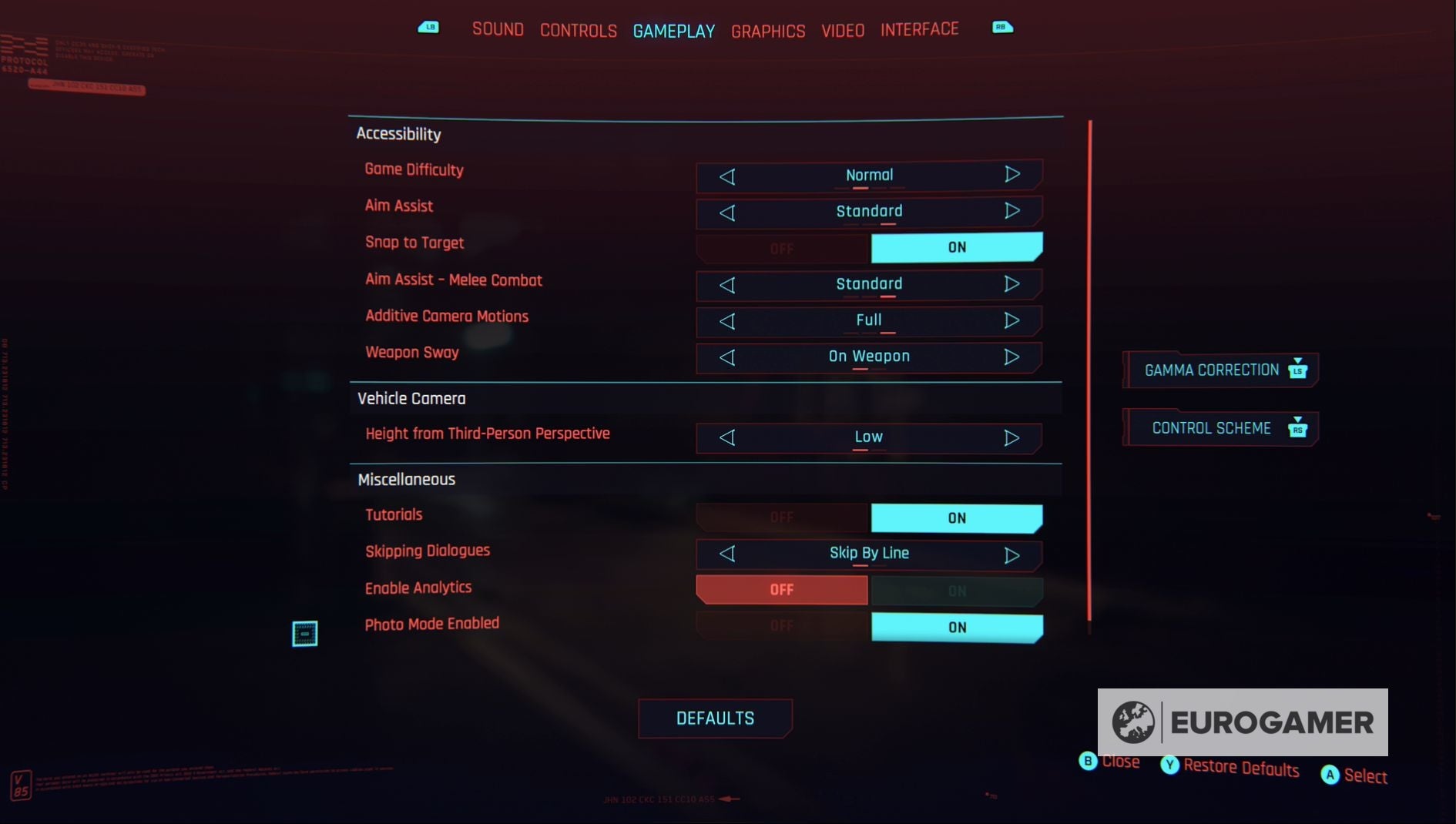The width and height of the screenshot is (1456, 824).
Task: Disable Photo Mode Enabled
Action: pos(781,627)
